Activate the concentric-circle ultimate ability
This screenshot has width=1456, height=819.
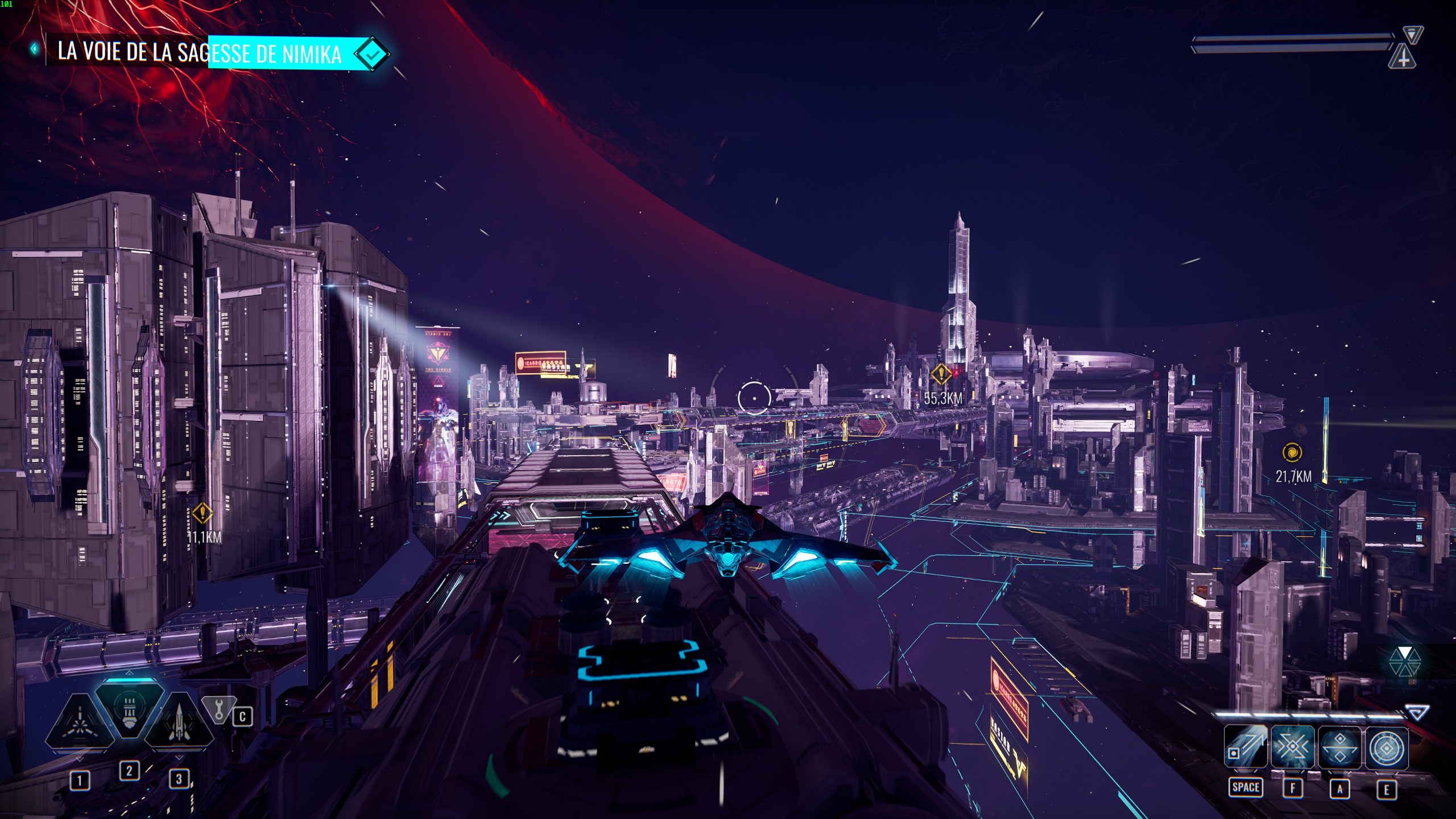pyautogui.click(x=1387, y=747)
